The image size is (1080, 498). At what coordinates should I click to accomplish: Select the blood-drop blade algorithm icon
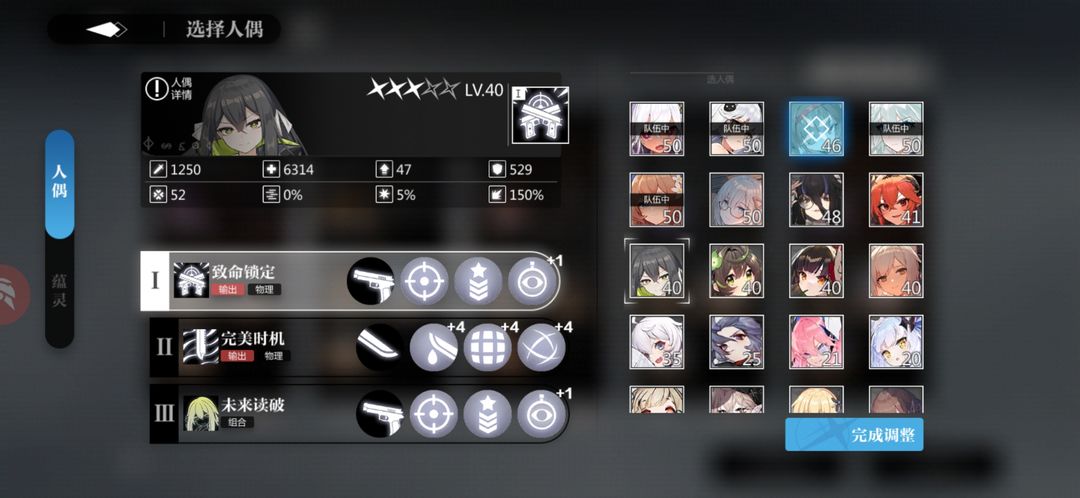point(434,347)
